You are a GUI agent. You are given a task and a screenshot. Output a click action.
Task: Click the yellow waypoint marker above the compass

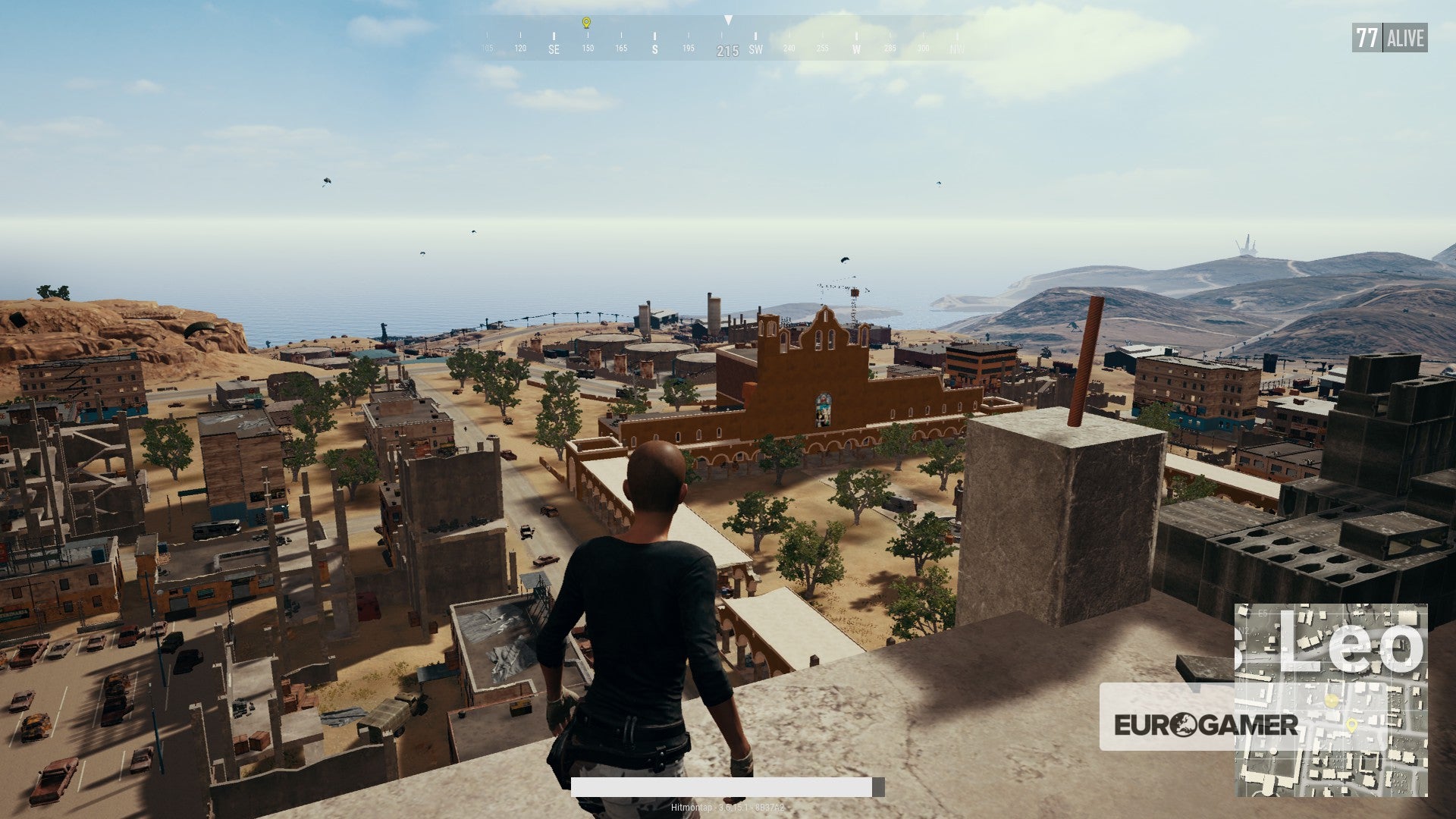click(x=585, y=22)
